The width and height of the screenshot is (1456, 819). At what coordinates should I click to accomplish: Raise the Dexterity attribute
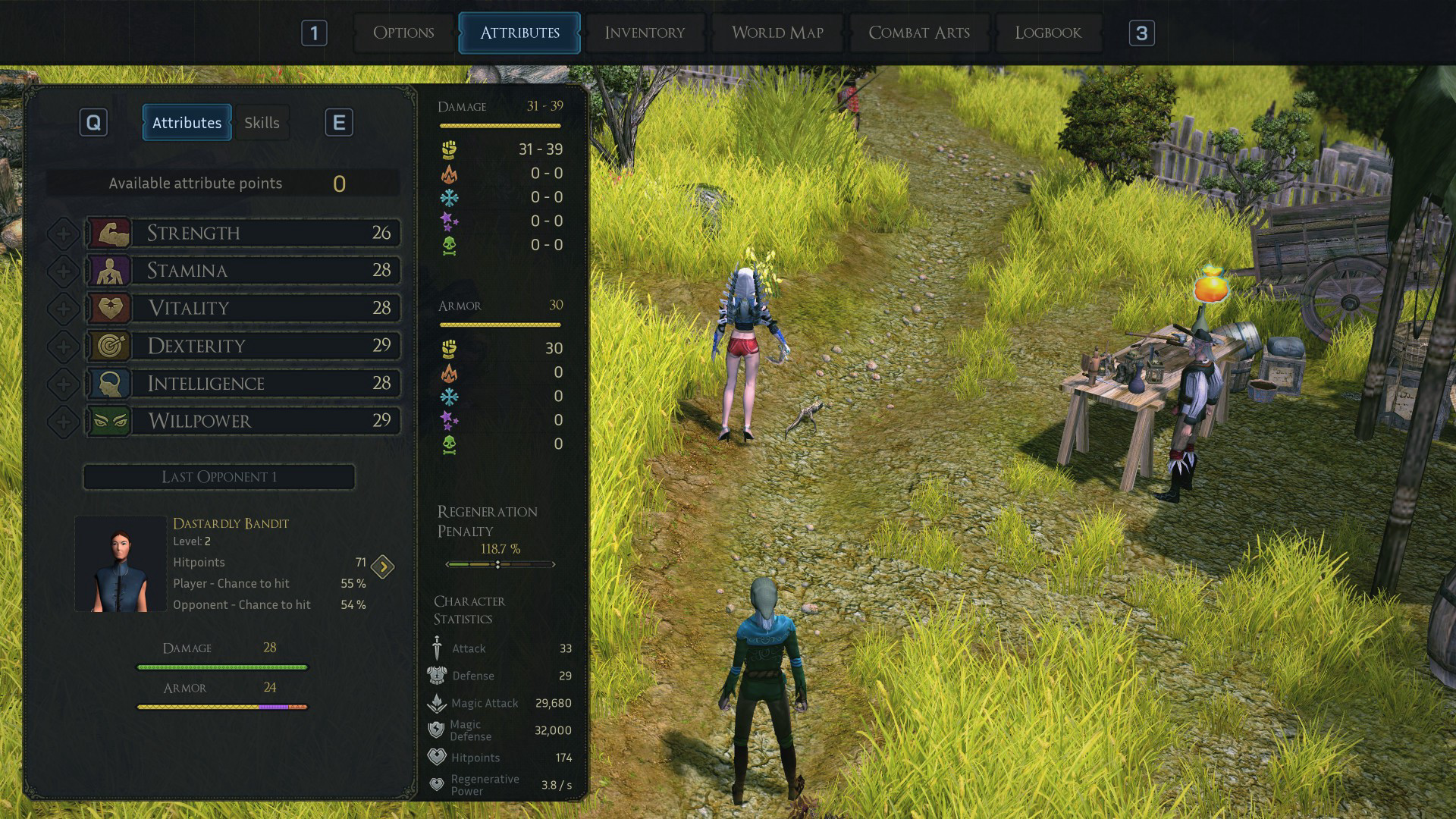(64, 347)
